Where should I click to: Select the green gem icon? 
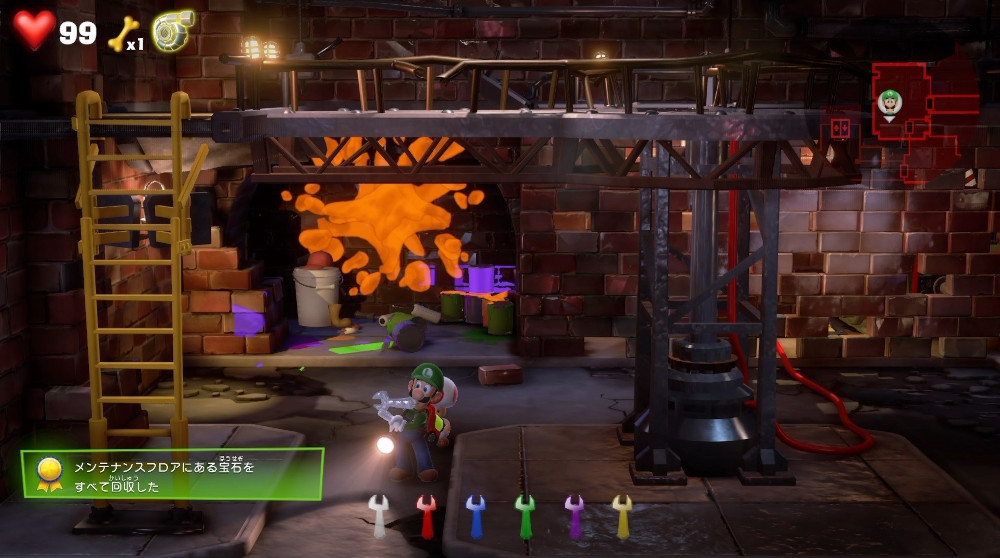point(525,515)
